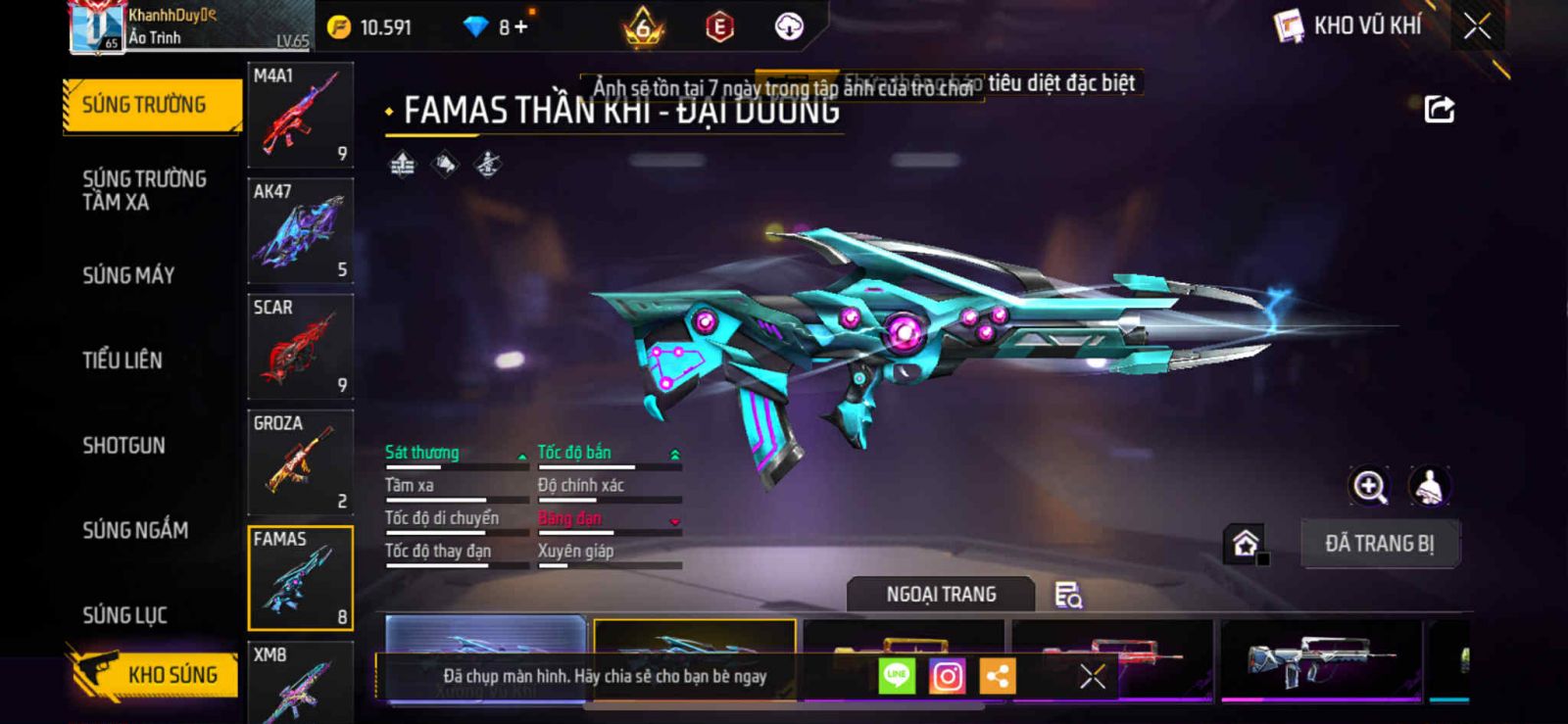Image resolution: width=1568 pixels, height=724 pixels.
Task: Pick the SCAR weapon tile
Action: [x=300, y=347]
